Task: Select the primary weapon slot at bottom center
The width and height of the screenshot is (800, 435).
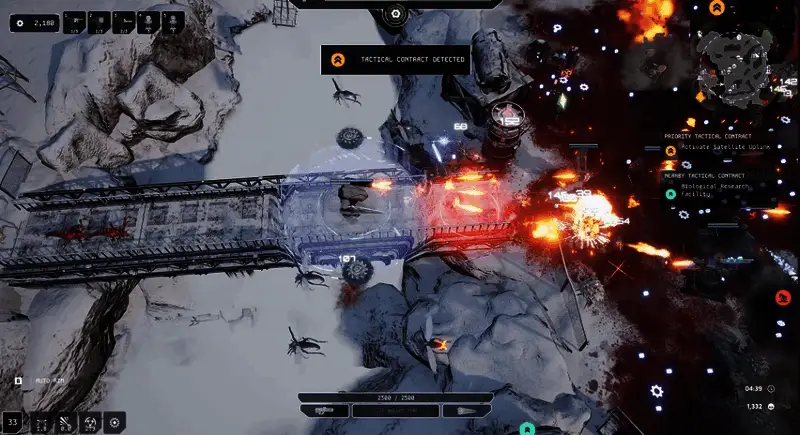Action: pyautogui.click(x=323, y=411)
